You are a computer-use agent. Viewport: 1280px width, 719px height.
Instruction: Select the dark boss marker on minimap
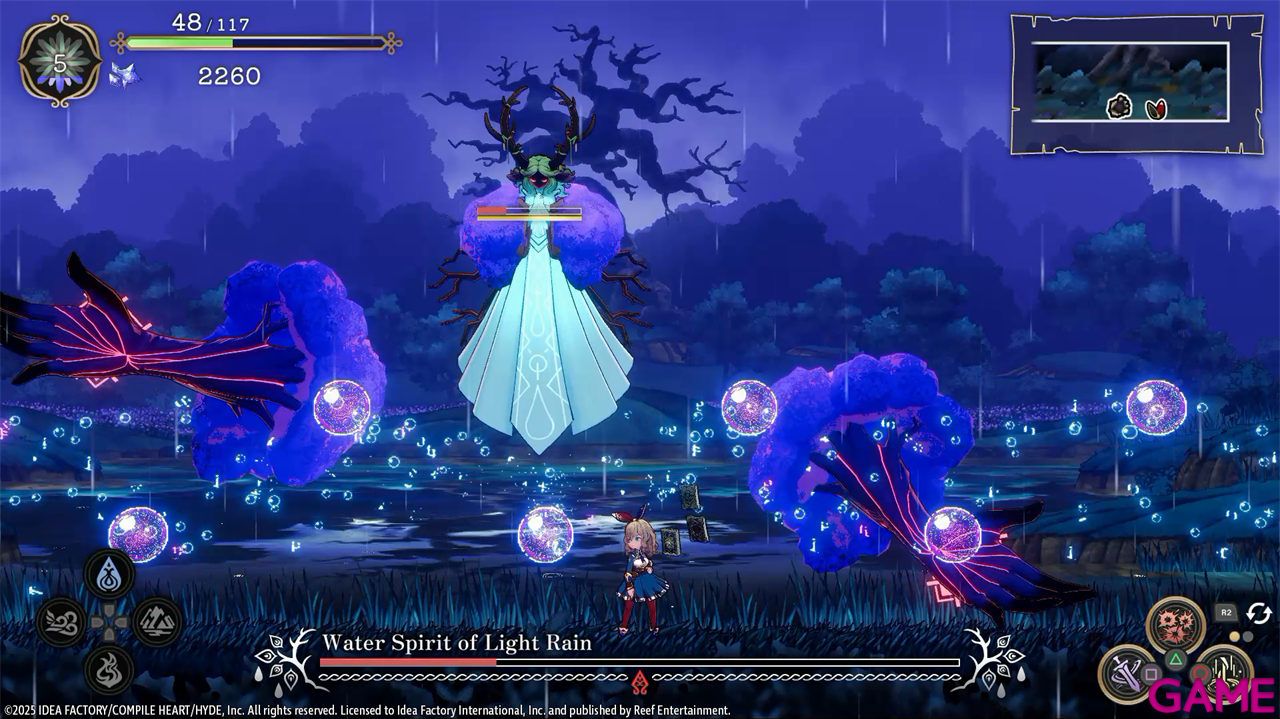[1119, 106]
